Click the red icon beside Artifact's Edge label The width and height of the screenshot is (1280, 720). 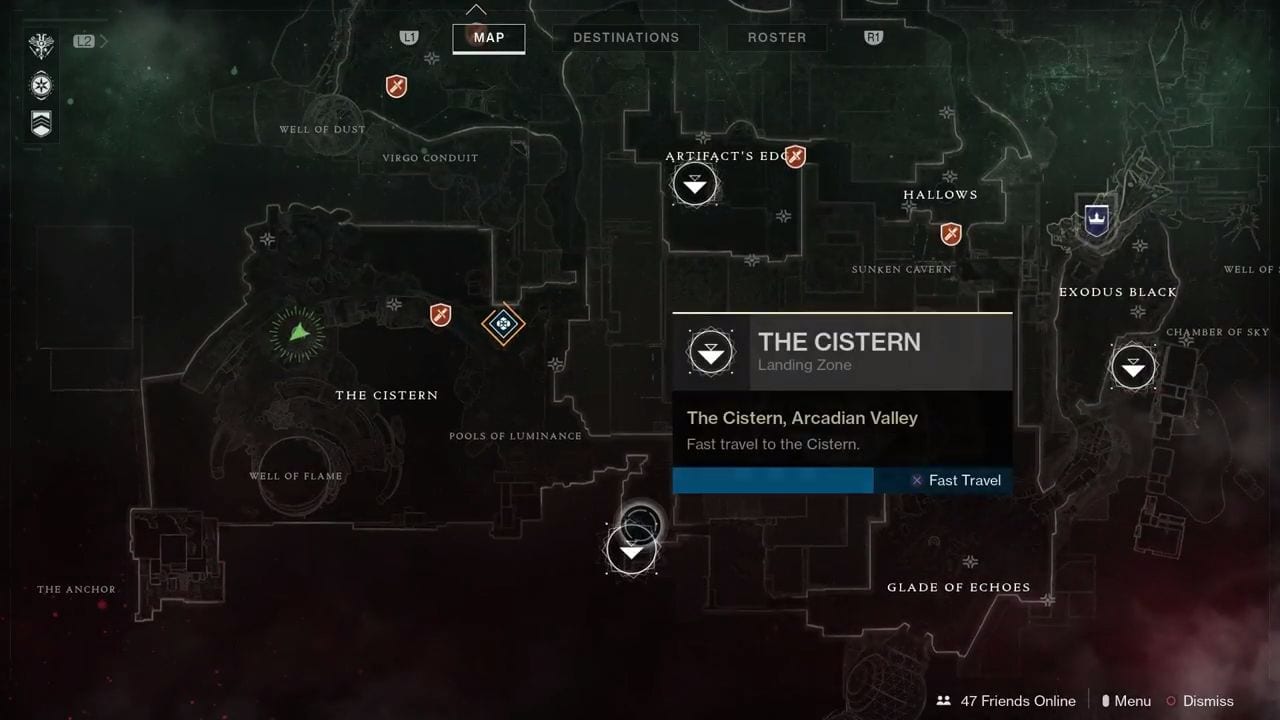click(795, 156)
